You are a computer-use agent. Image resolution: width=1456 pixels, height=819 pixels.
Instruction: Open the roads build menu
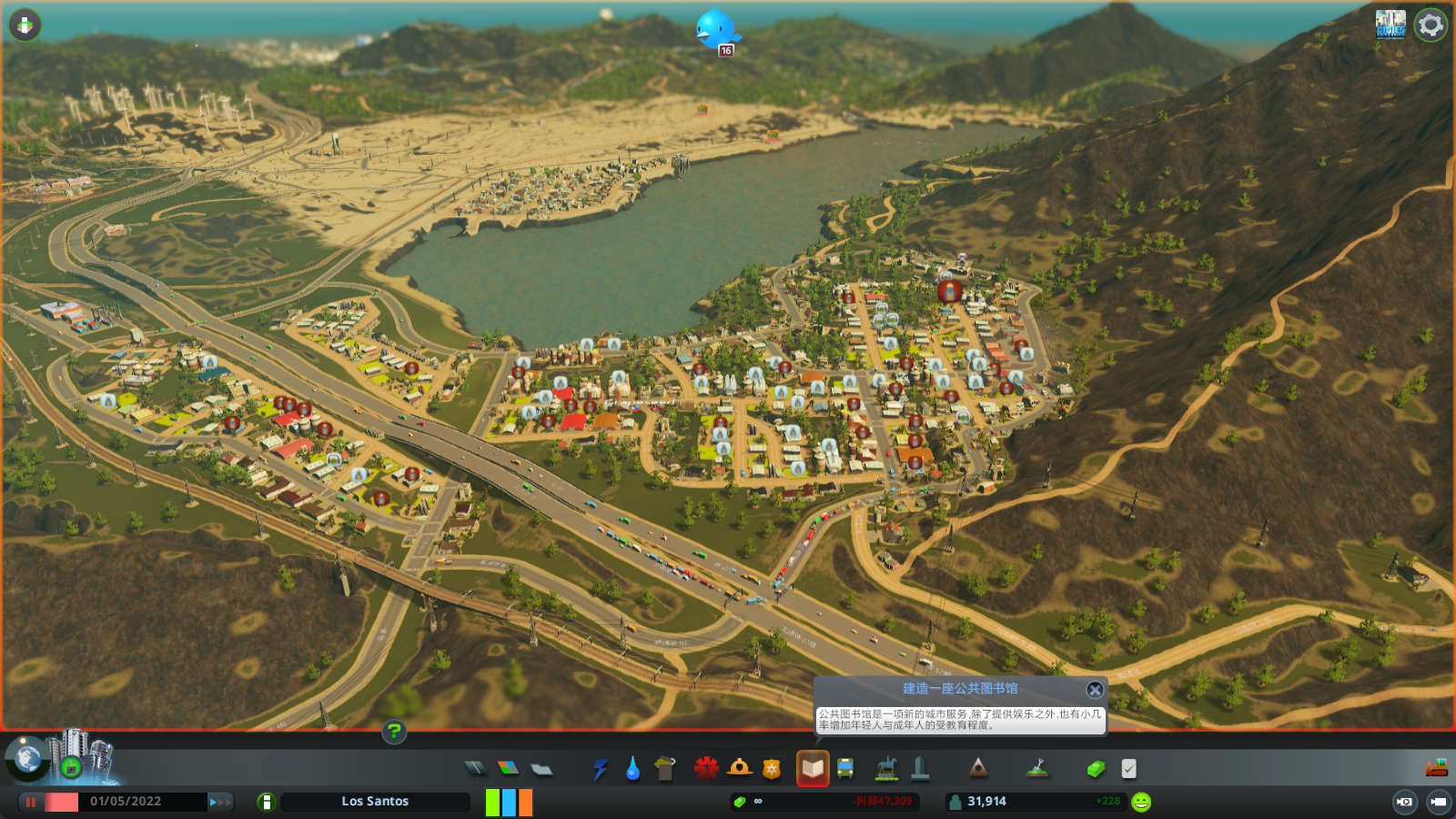tap(475, 769)
